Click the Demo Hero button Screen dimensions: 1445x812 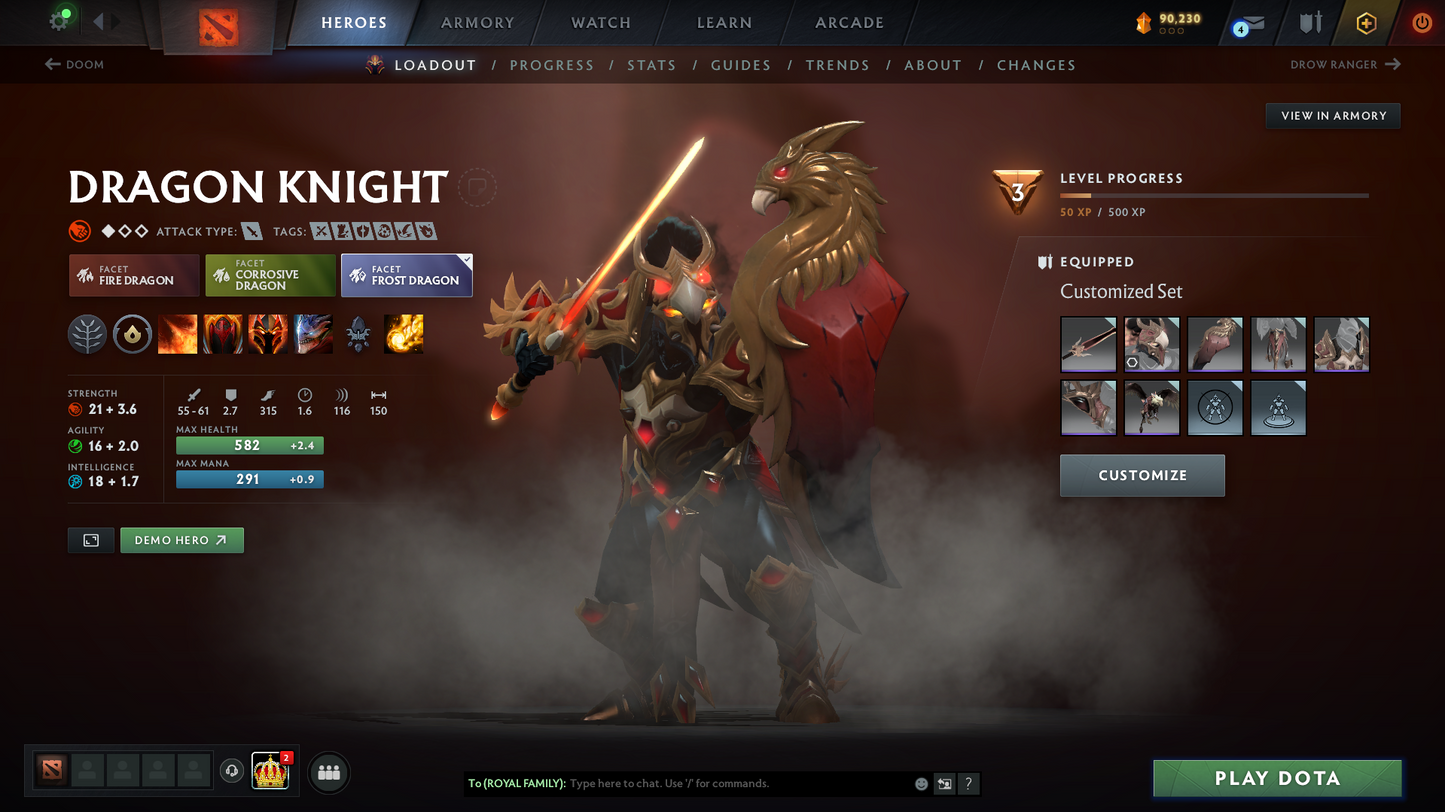[x=181, y=540]
